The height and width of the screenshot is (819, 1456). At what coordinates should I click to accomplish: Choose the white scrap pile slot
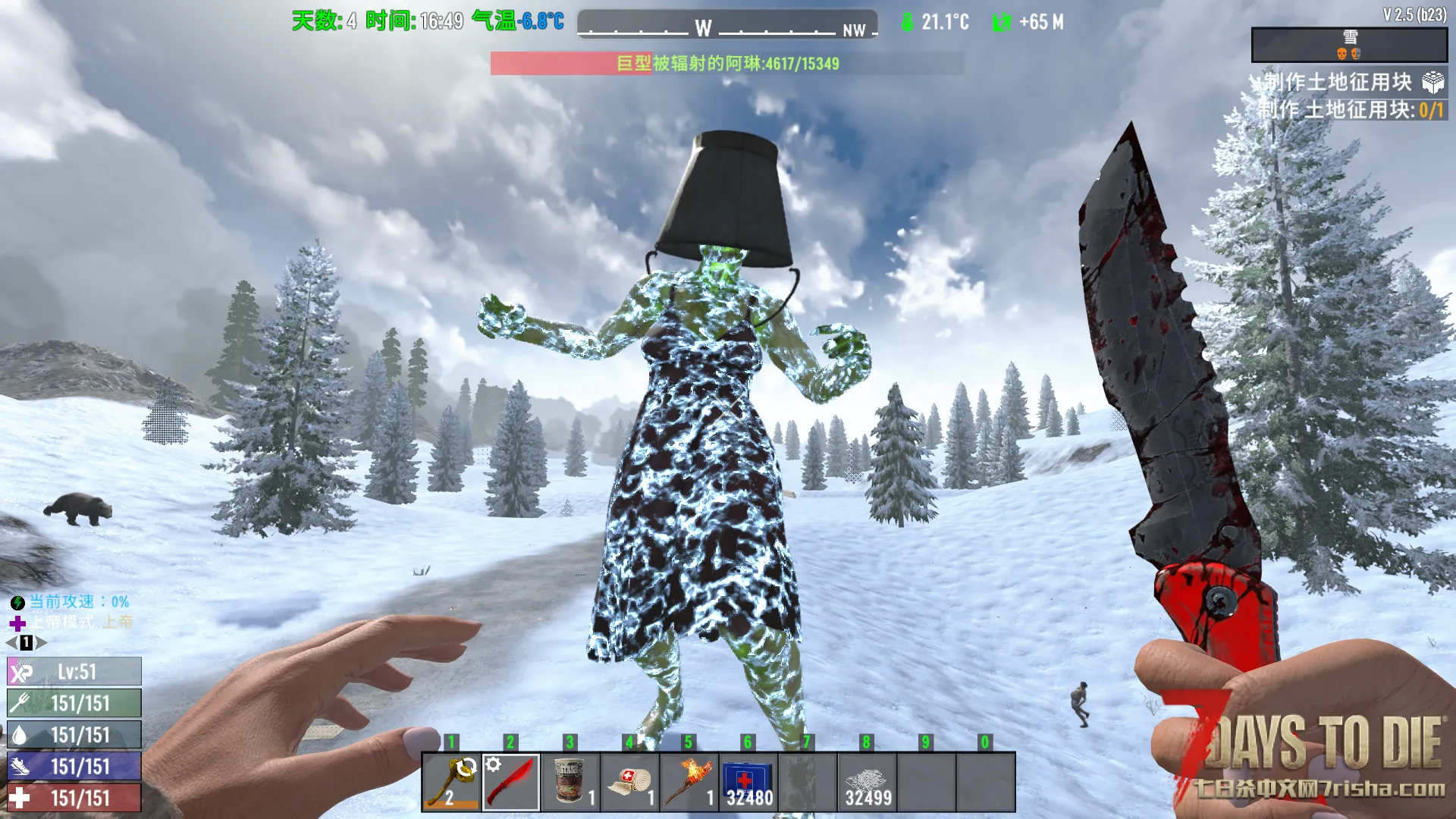(867, 782)
